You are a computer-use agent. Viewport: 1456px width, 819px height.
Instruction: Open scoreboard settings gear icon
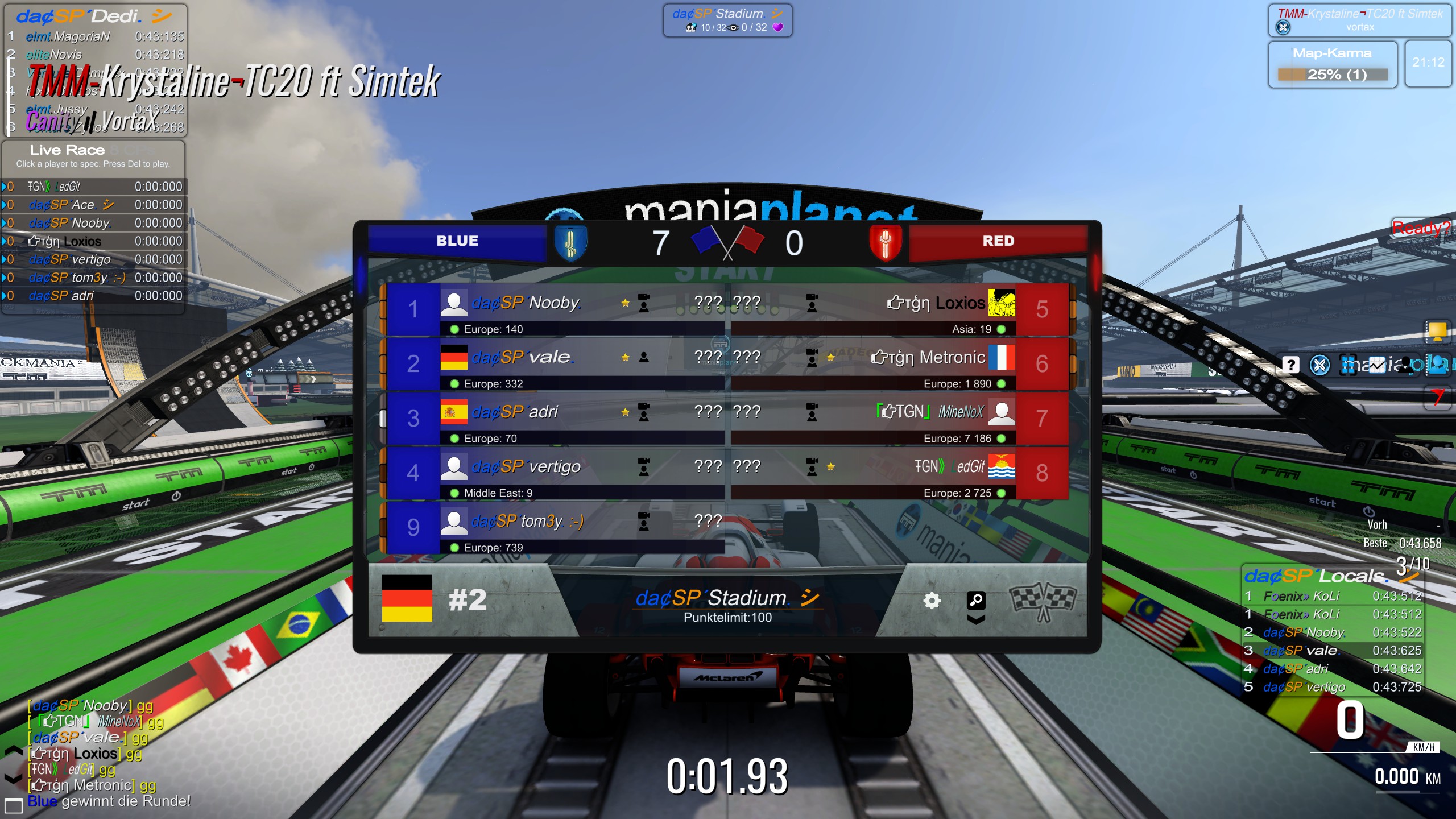coord(932,601)
